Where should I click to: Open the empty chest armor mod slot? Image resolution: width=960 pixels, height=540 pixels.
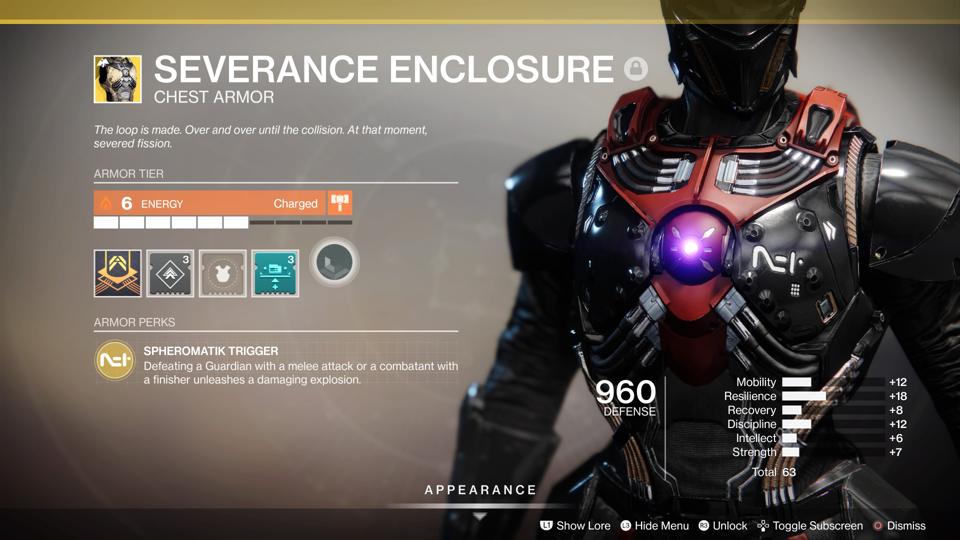[x=222, y=273]
